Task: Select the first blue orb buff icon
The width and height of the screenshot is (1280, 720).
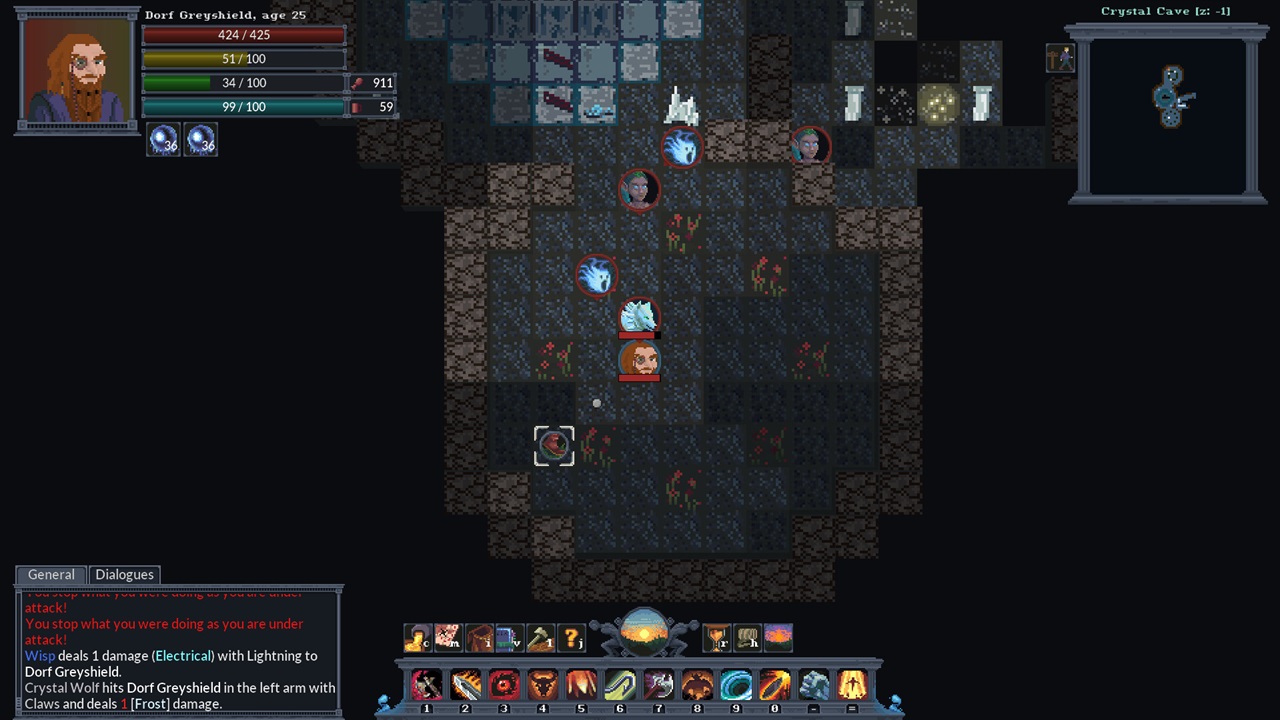Action: 164,141
